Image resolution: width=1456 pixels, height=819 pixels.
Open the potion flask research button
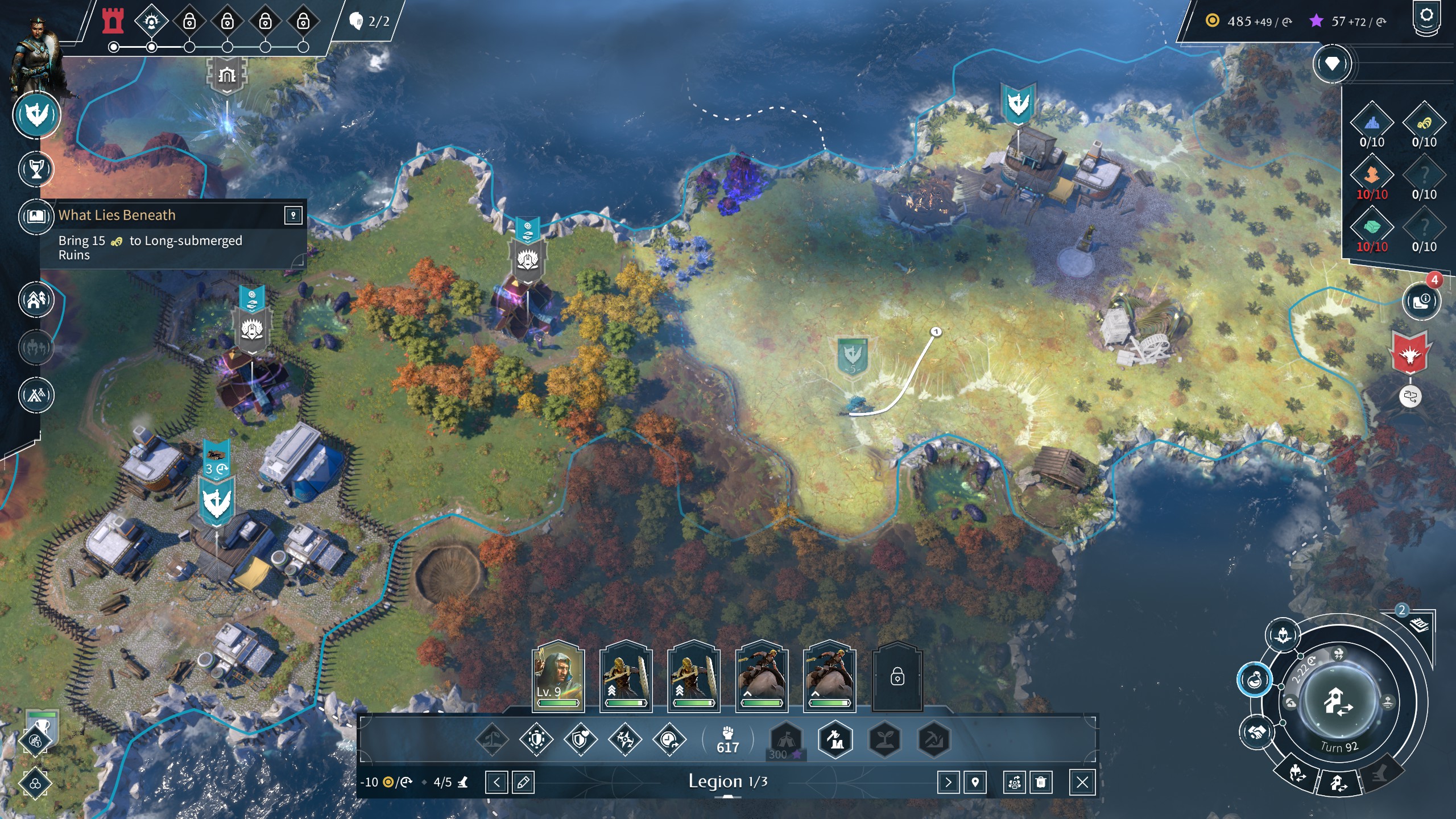pyautogui.click(x=1254, y=679)
